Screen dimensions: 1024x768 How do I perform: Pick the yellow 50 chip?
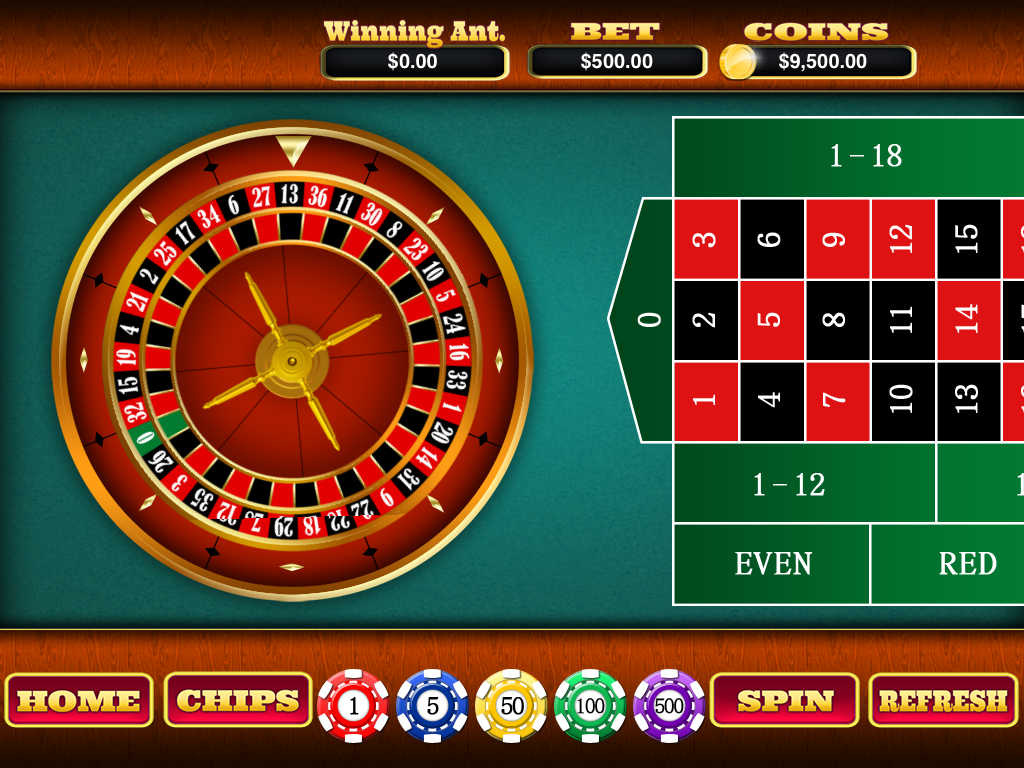(x=512, y=706)
